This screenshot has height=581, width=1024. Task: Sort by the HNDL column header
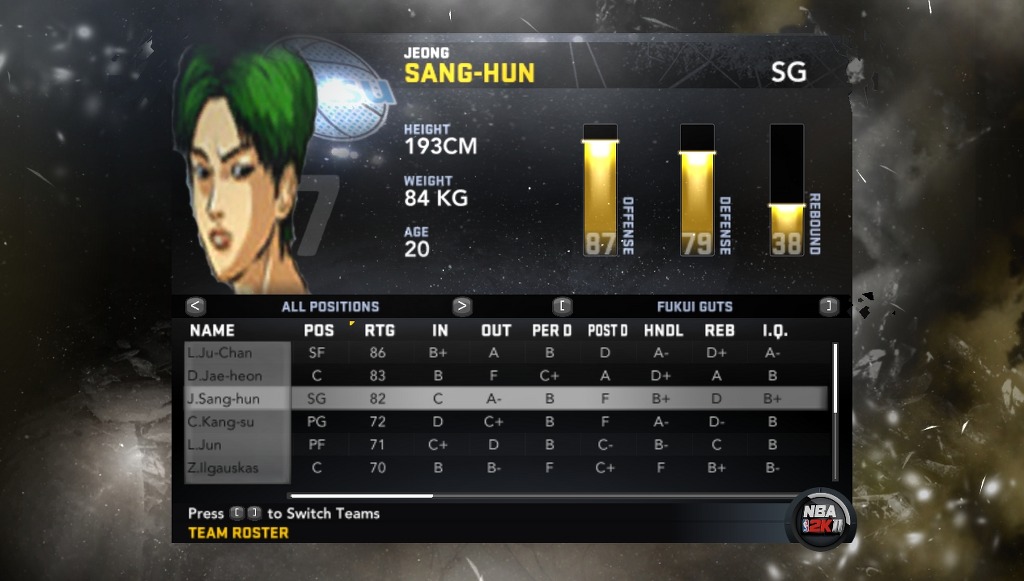pyautogui.click(x=664, y=330)
